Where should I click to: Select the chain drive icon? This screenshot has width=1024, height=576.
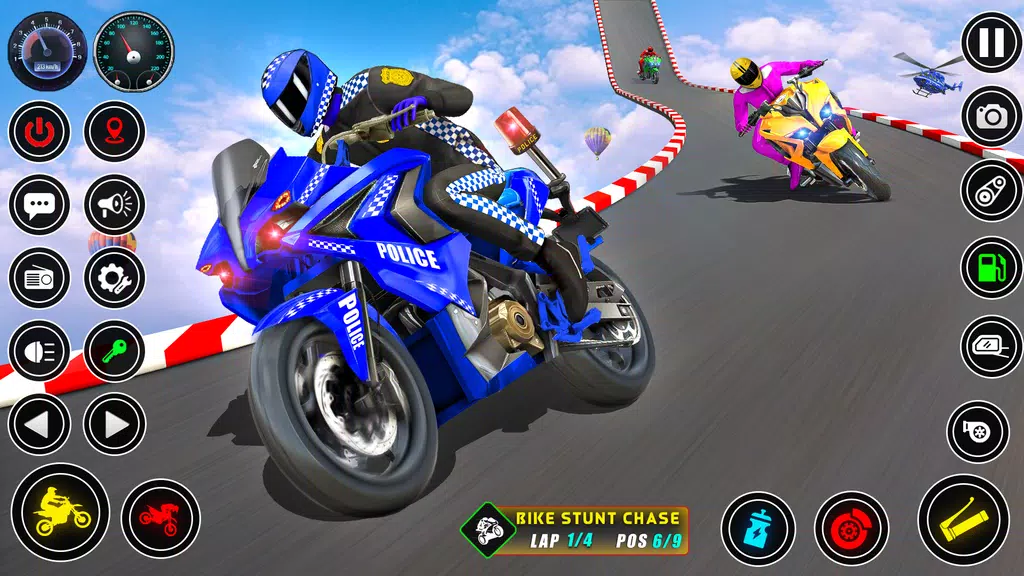(991, 191)
